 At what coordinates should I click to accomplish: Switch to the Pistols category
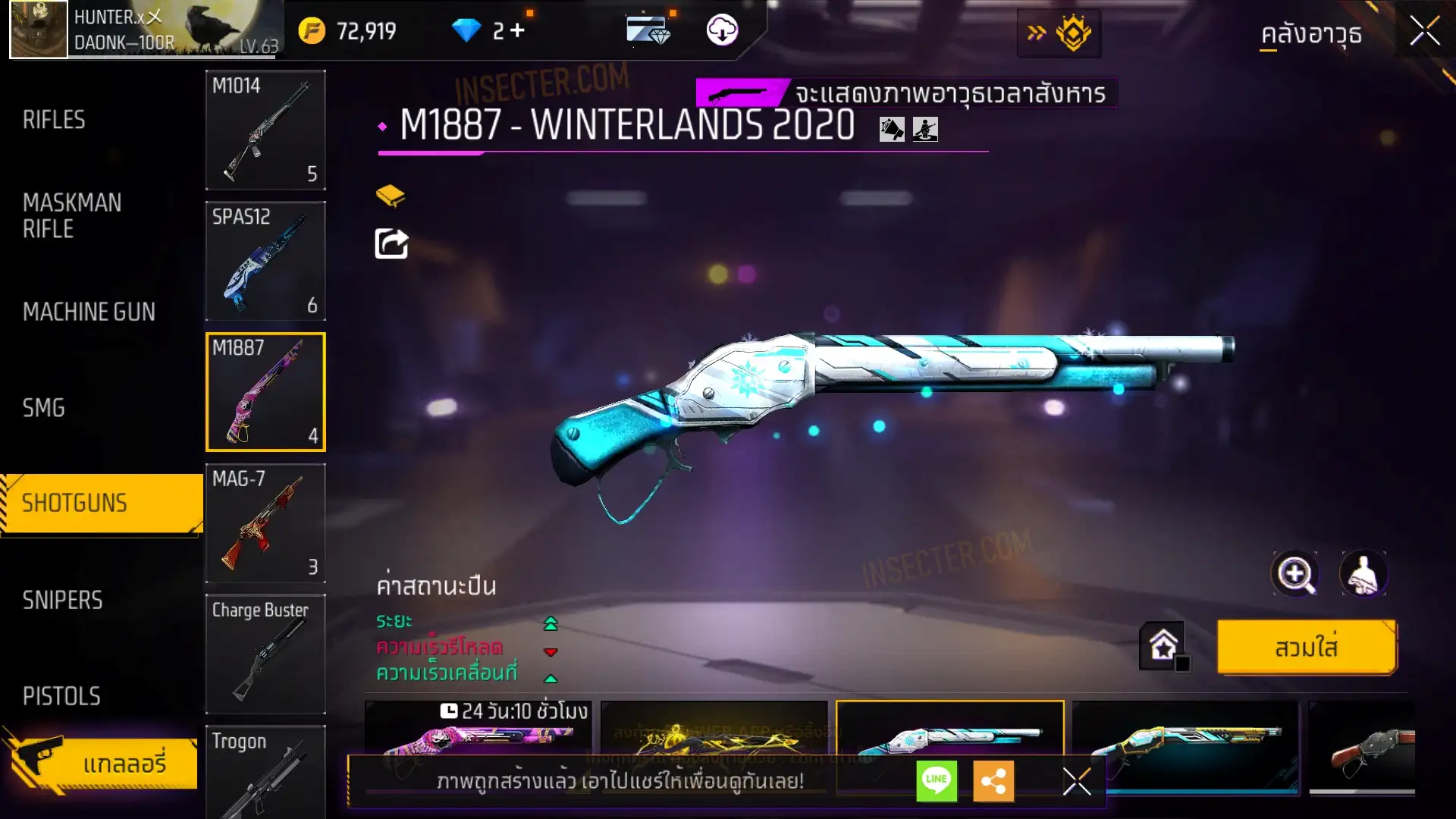click(x=61, y=696)
